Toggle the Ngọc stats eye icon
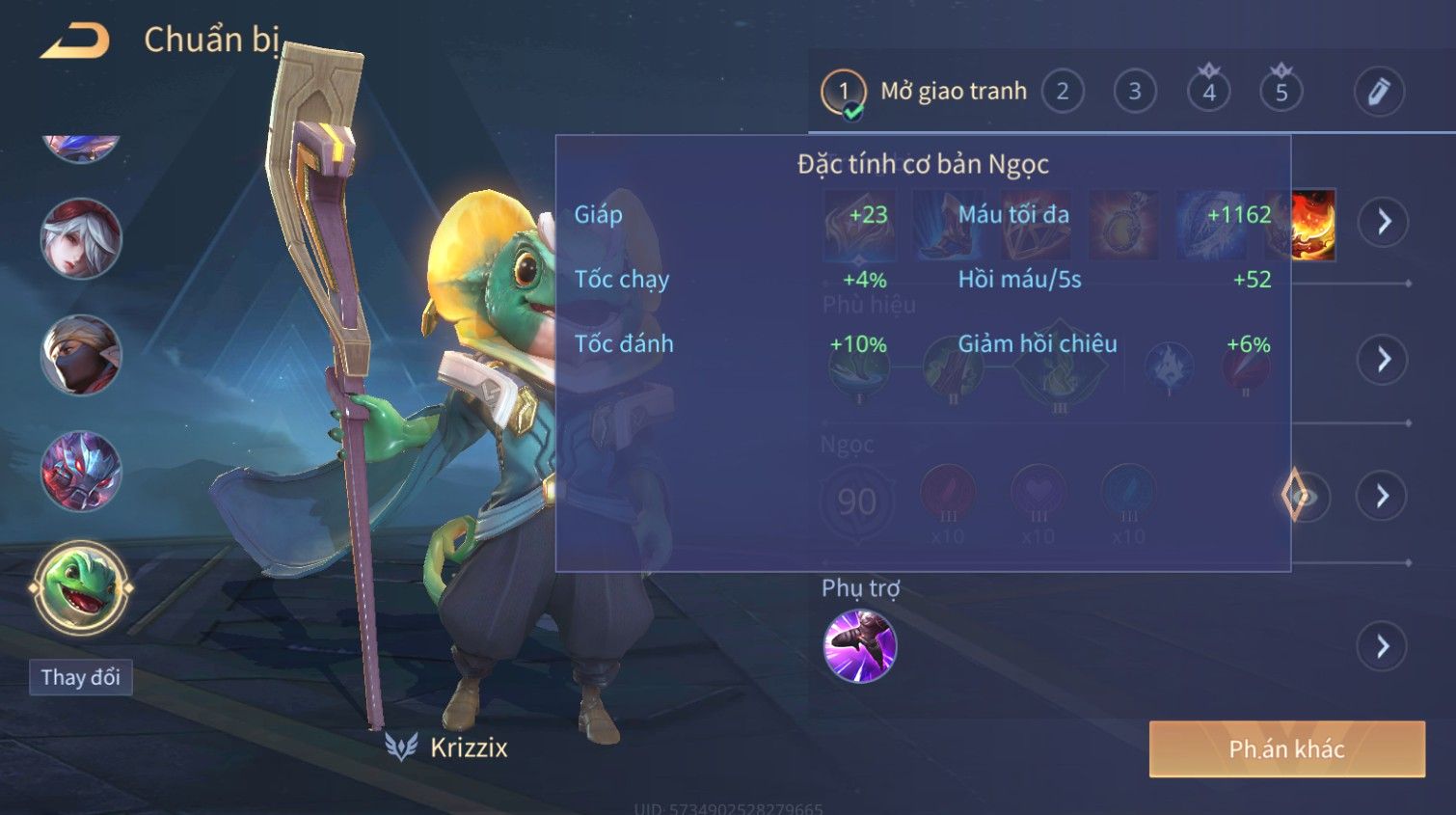This screenshot has height=815, width=1456. pyautogui.click(x=1302, y=497)
